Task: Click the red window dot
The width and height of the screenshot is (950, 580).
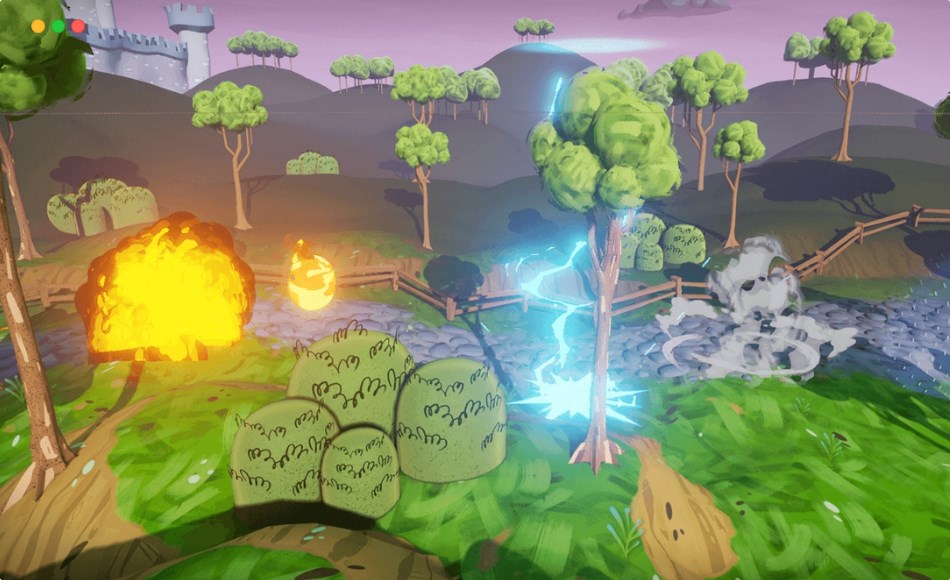Action: point(78,26)
